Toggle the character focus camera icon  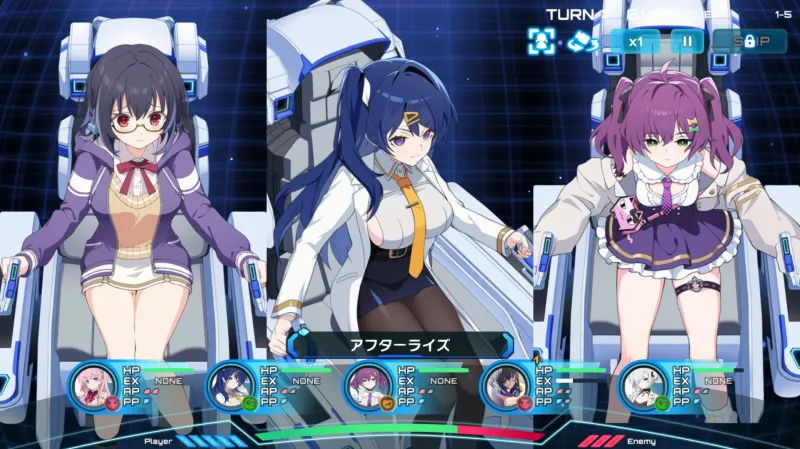[541, 41]
